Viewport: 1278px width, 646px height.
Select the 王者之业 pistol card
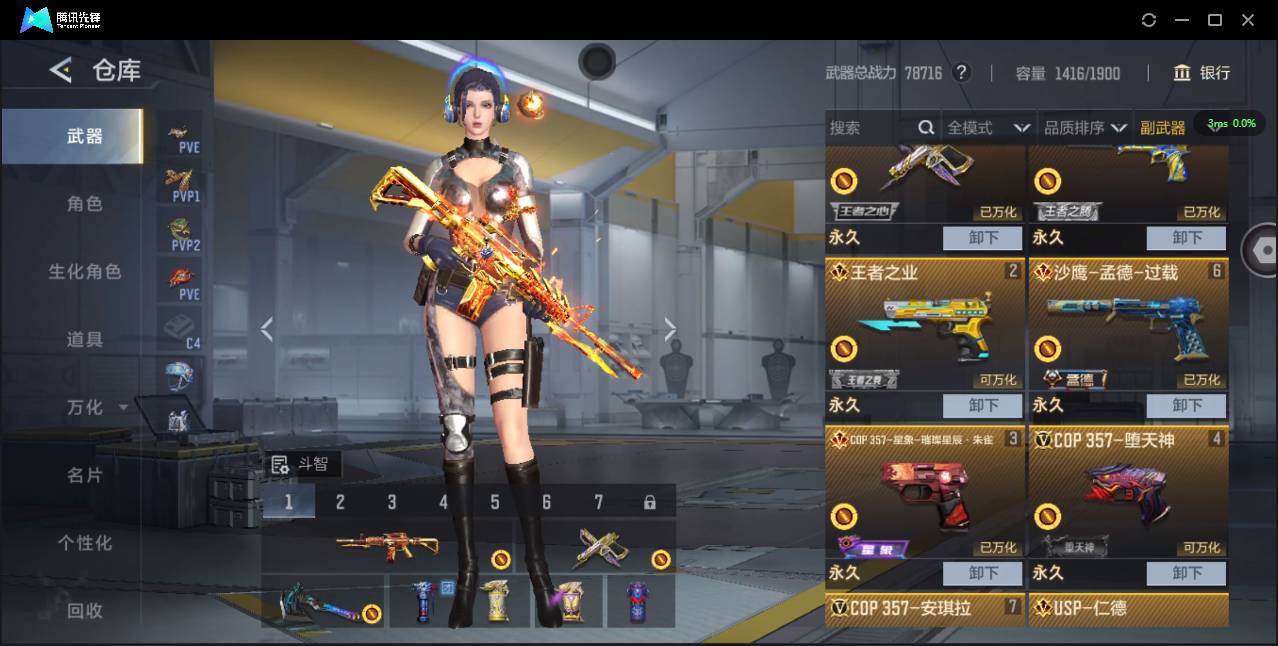(x=923, y=325)
